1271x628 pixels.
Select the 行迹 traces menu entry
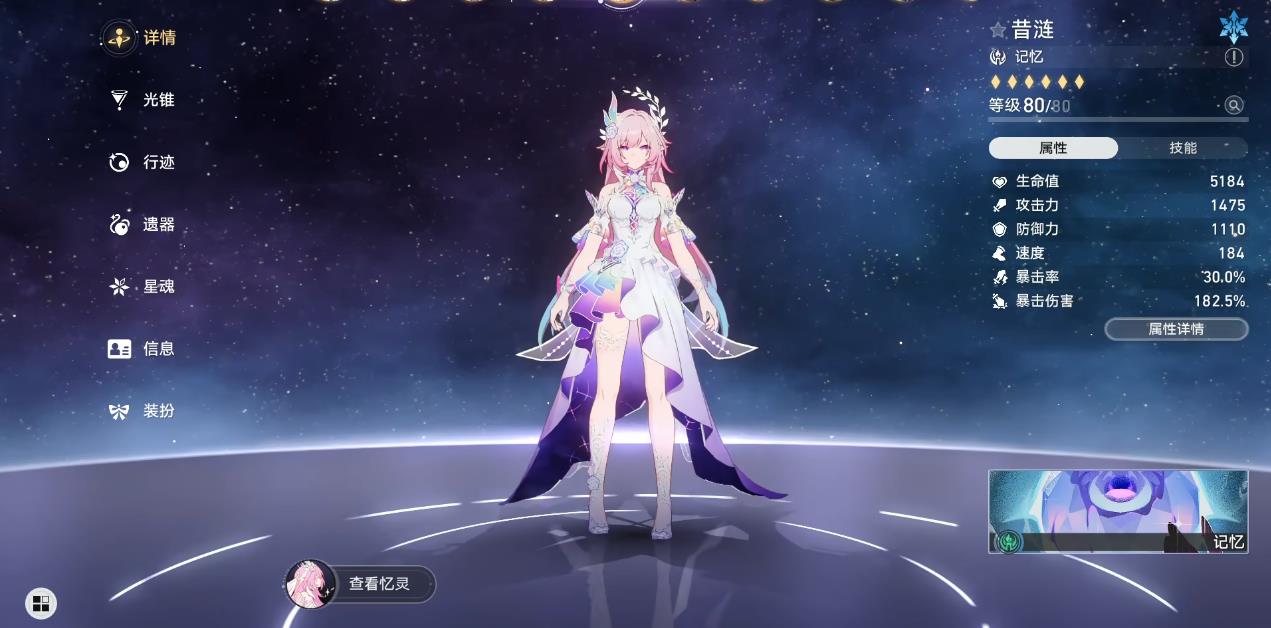[141, 162]
